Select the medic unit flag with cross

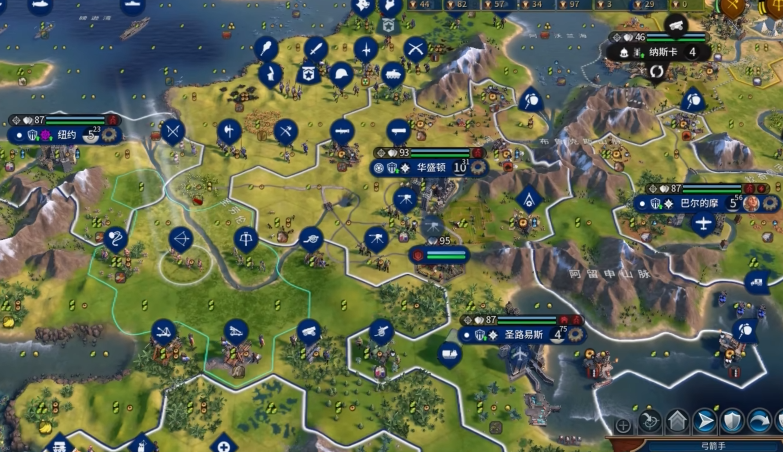(x=223, y=443)
